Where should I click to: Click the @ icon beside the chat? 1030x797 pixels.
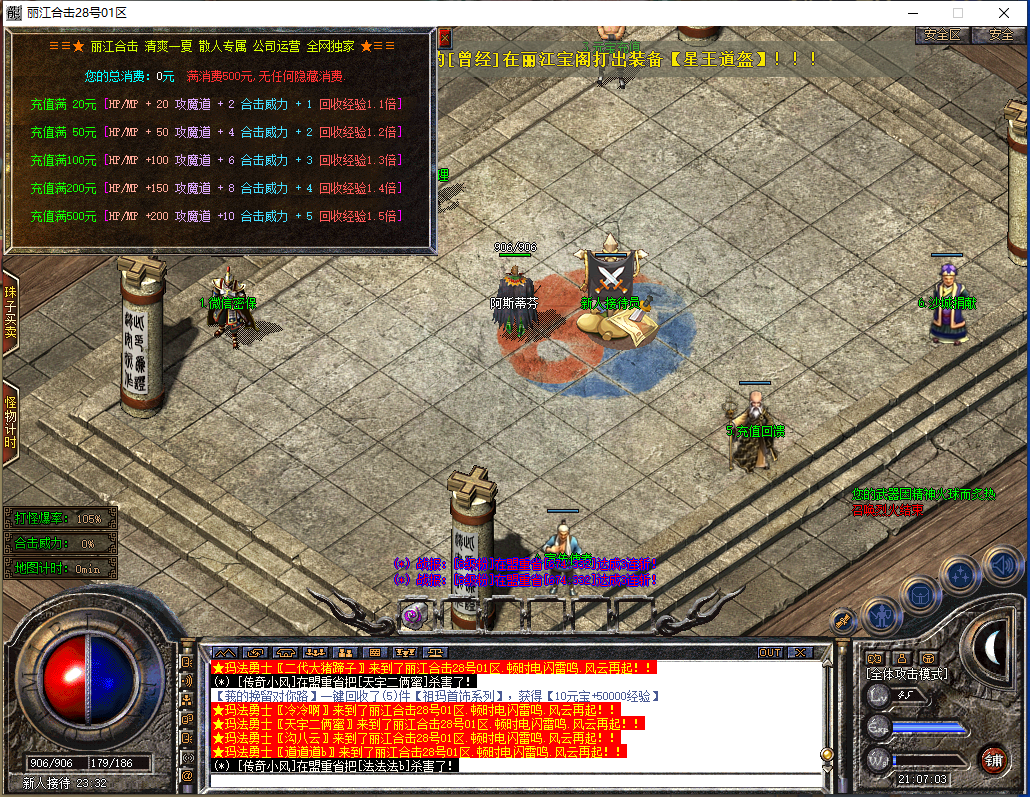pos(187,775)
